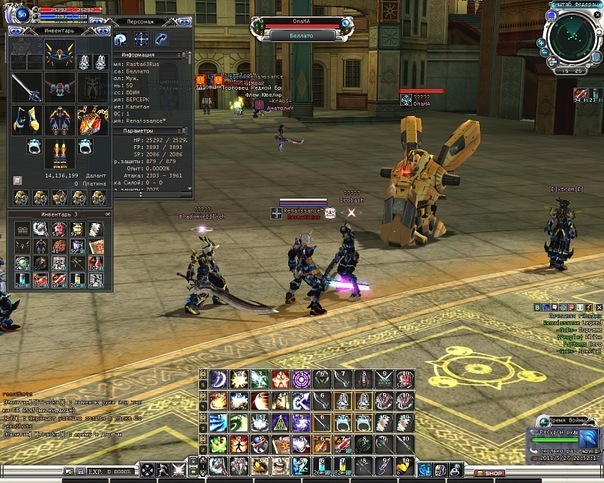Close the Инвентарь 3 bag window

[105, 214]
